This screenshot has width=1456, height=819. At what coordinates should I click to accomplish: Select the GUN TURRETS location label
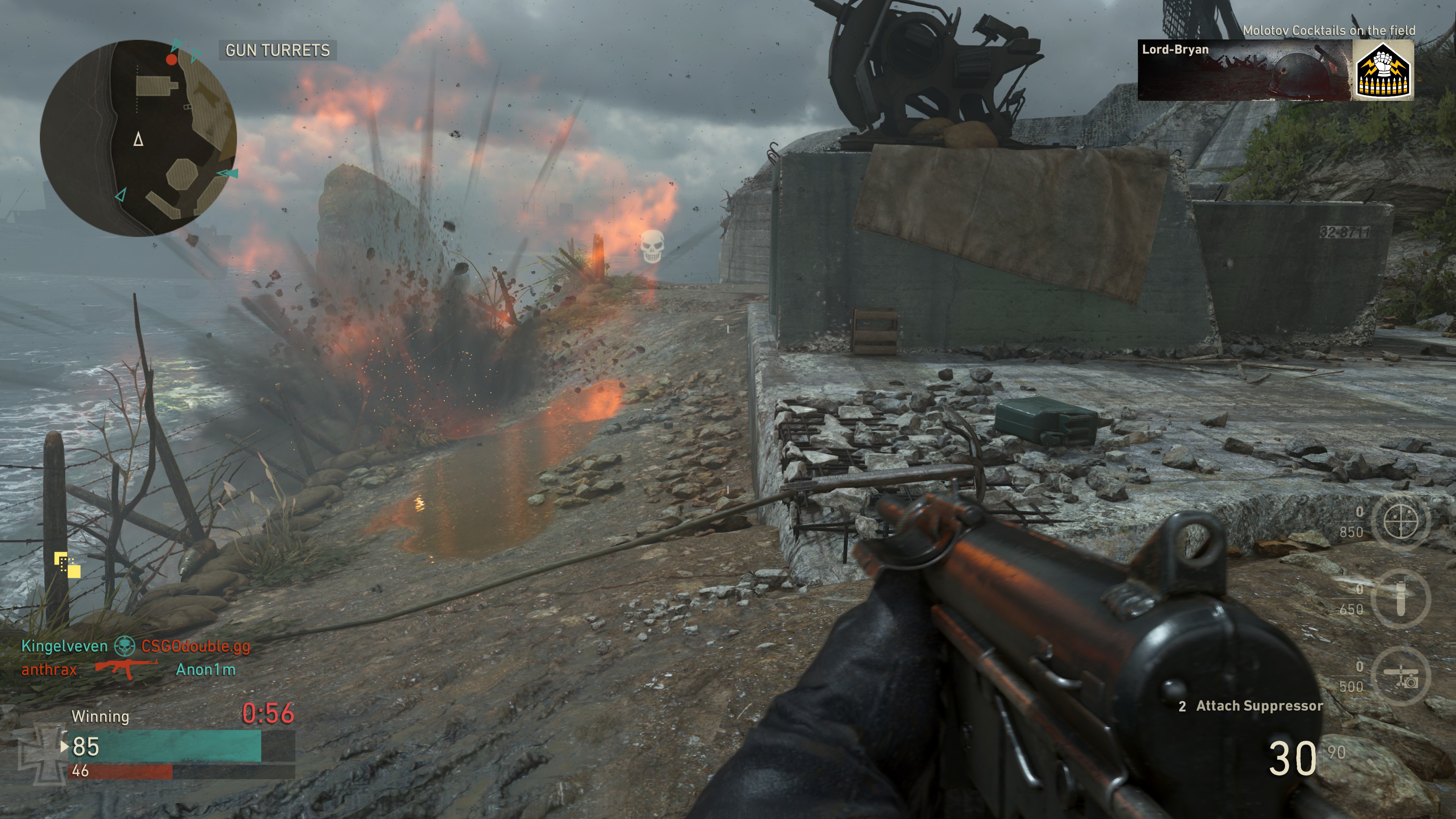(277, 50)
